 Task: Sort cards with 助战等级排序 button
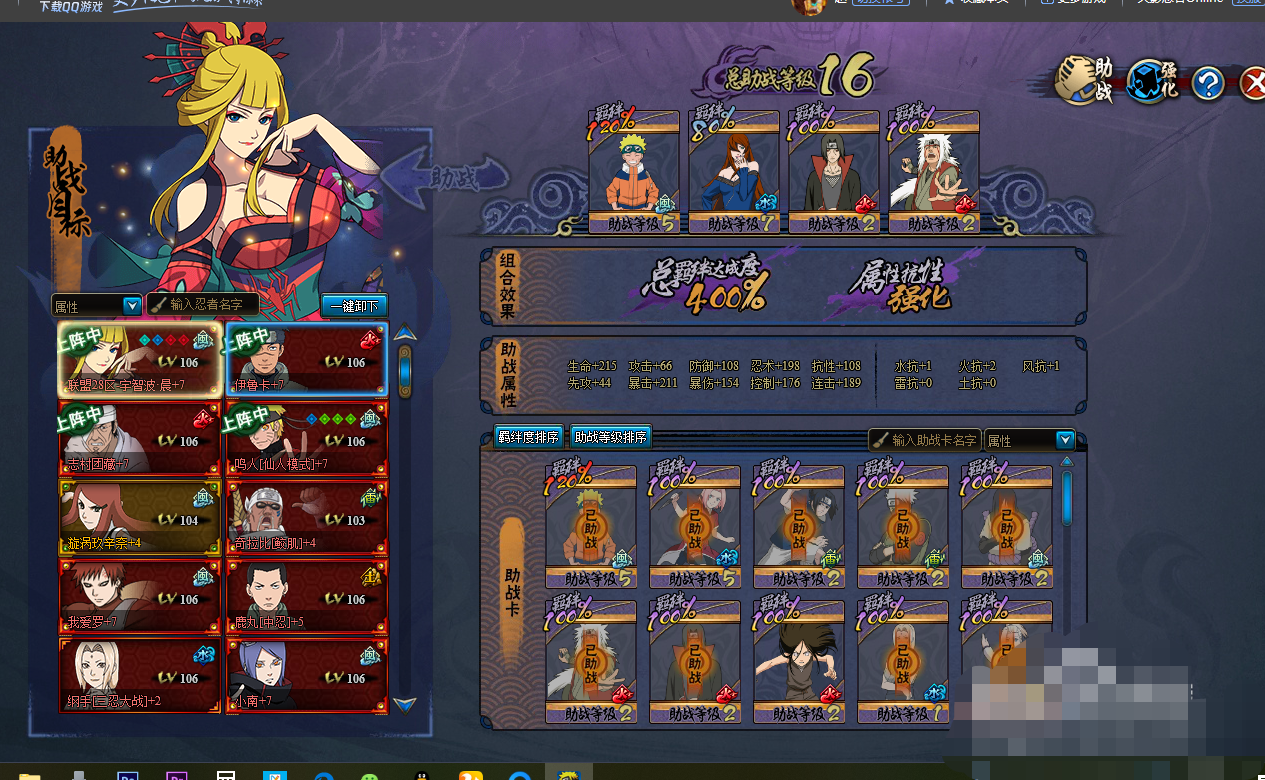(x=610, y=437)
